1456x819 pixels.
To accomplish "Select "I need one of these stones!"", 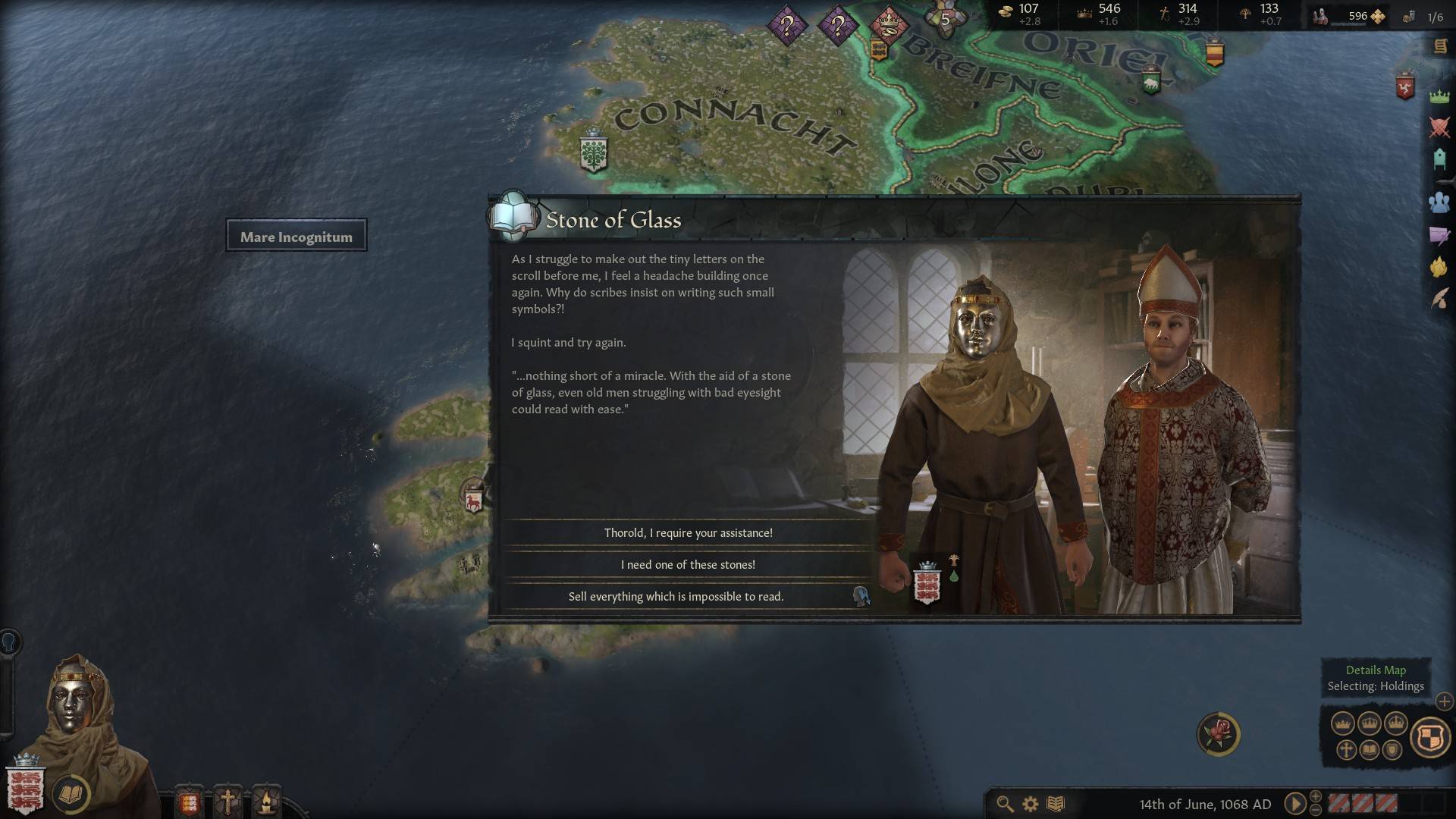I will tap(688, 565).
